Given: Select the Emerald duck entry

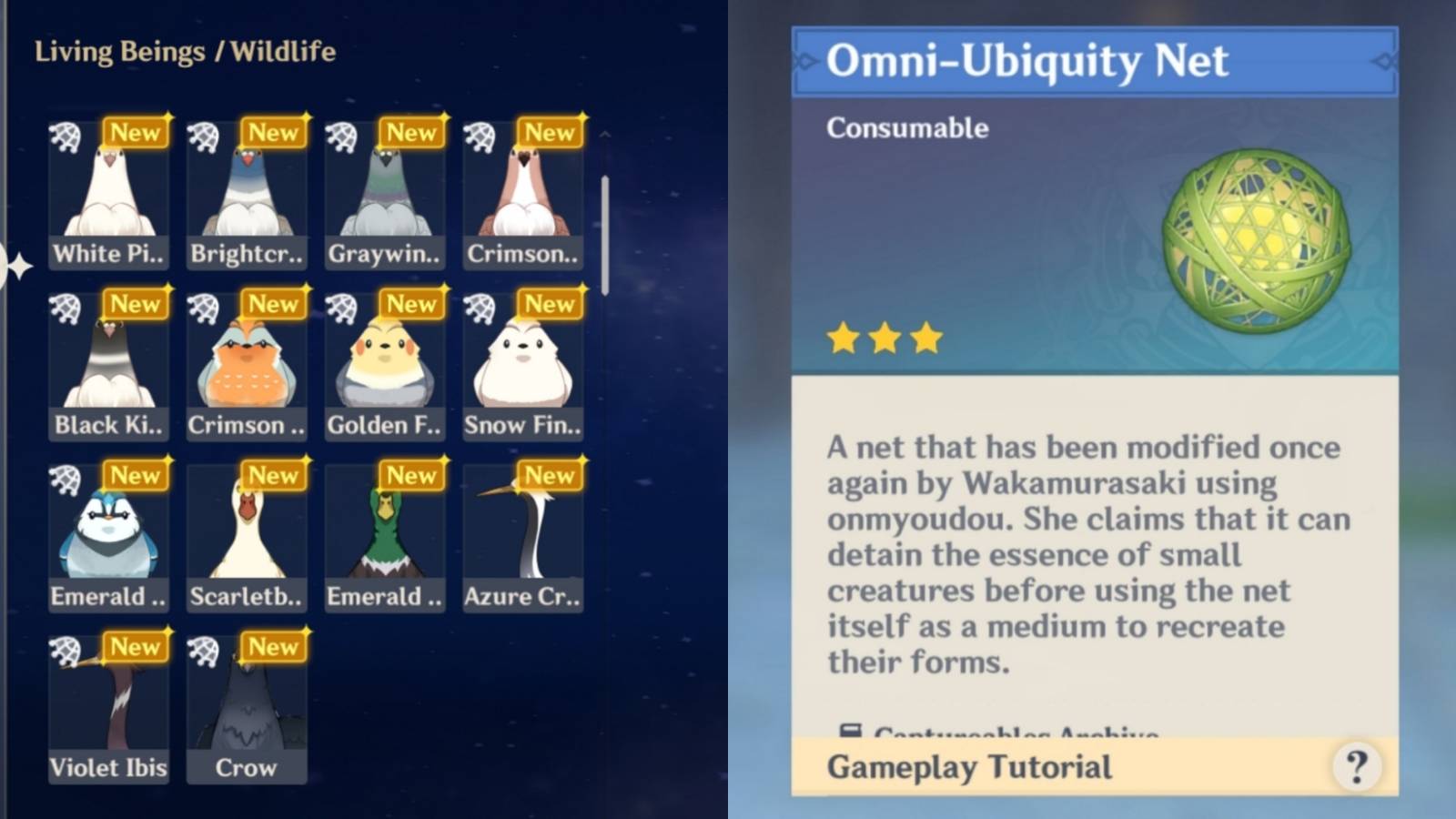Looking at the screenshot, I should coord(384,537).
